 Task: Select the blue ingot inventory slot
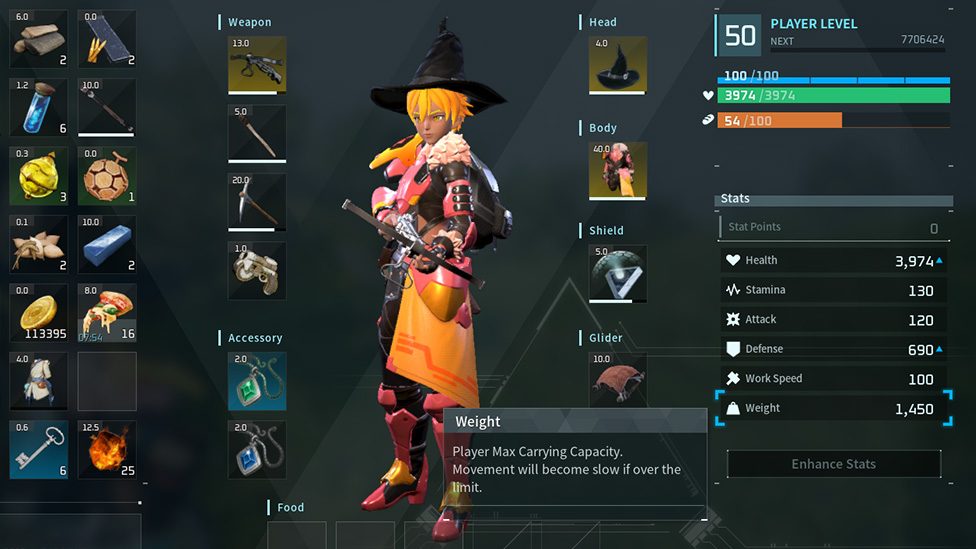107,244
